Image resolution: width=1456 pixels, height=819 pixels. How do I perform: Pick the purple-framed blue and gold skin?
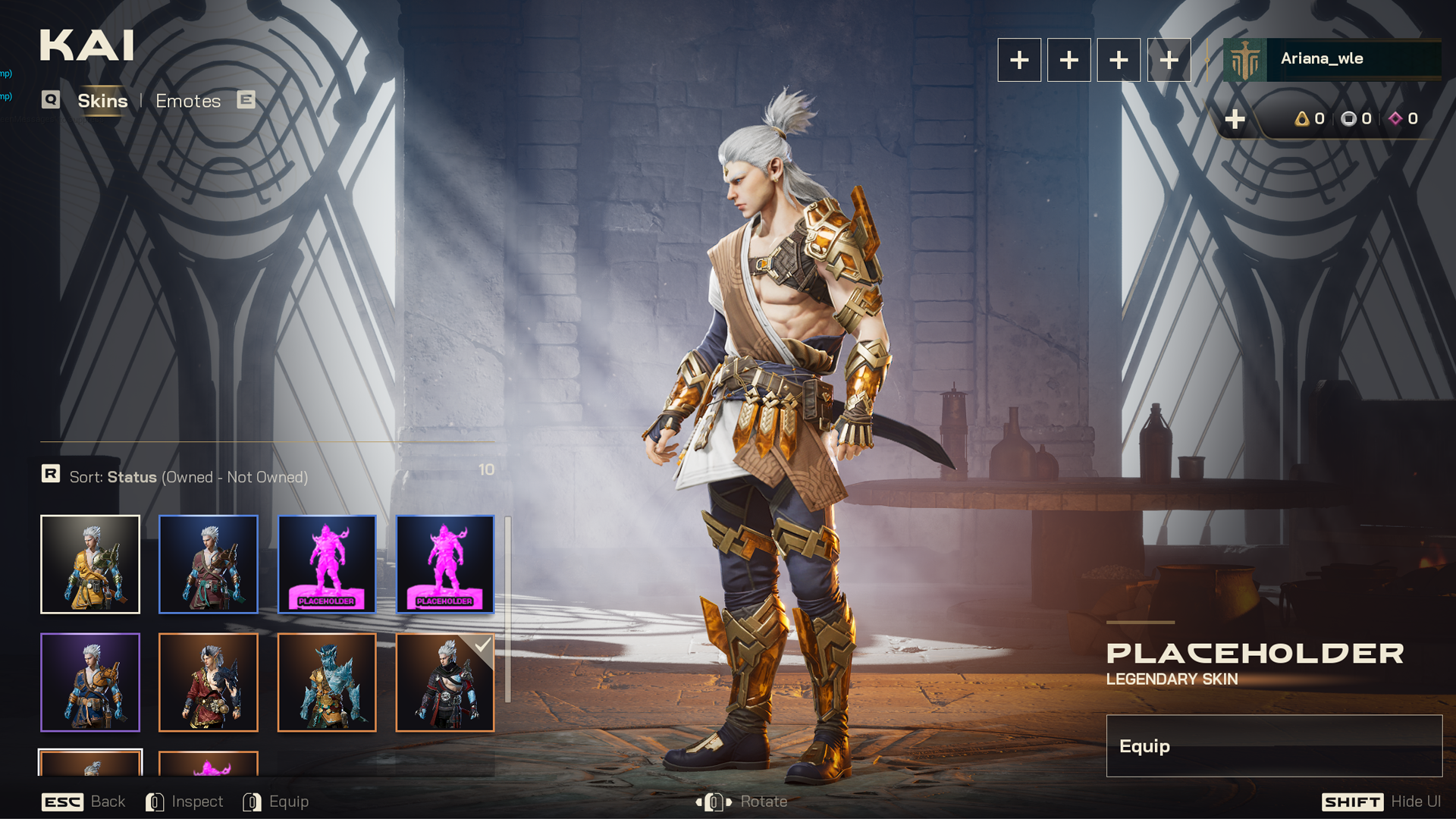tap(90, 682)
